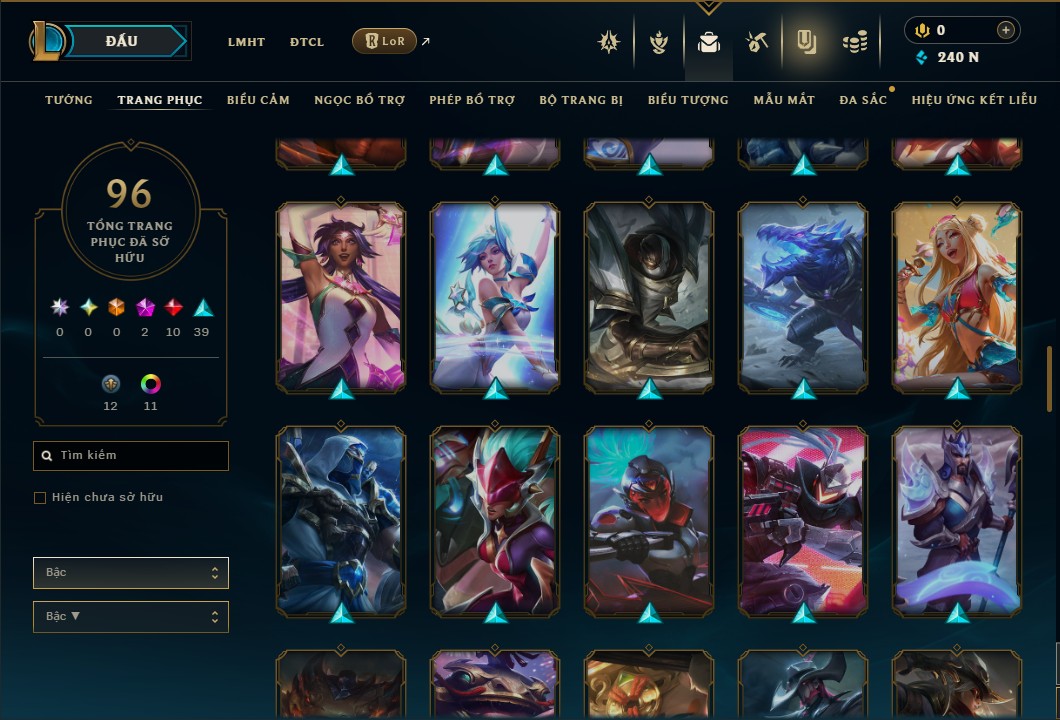Image resolution: width=1060 pixels, height=720 pixels.
Task: Toggle the Hiện chưa sở hữu checkbox
Action: (x=40, y=498)
